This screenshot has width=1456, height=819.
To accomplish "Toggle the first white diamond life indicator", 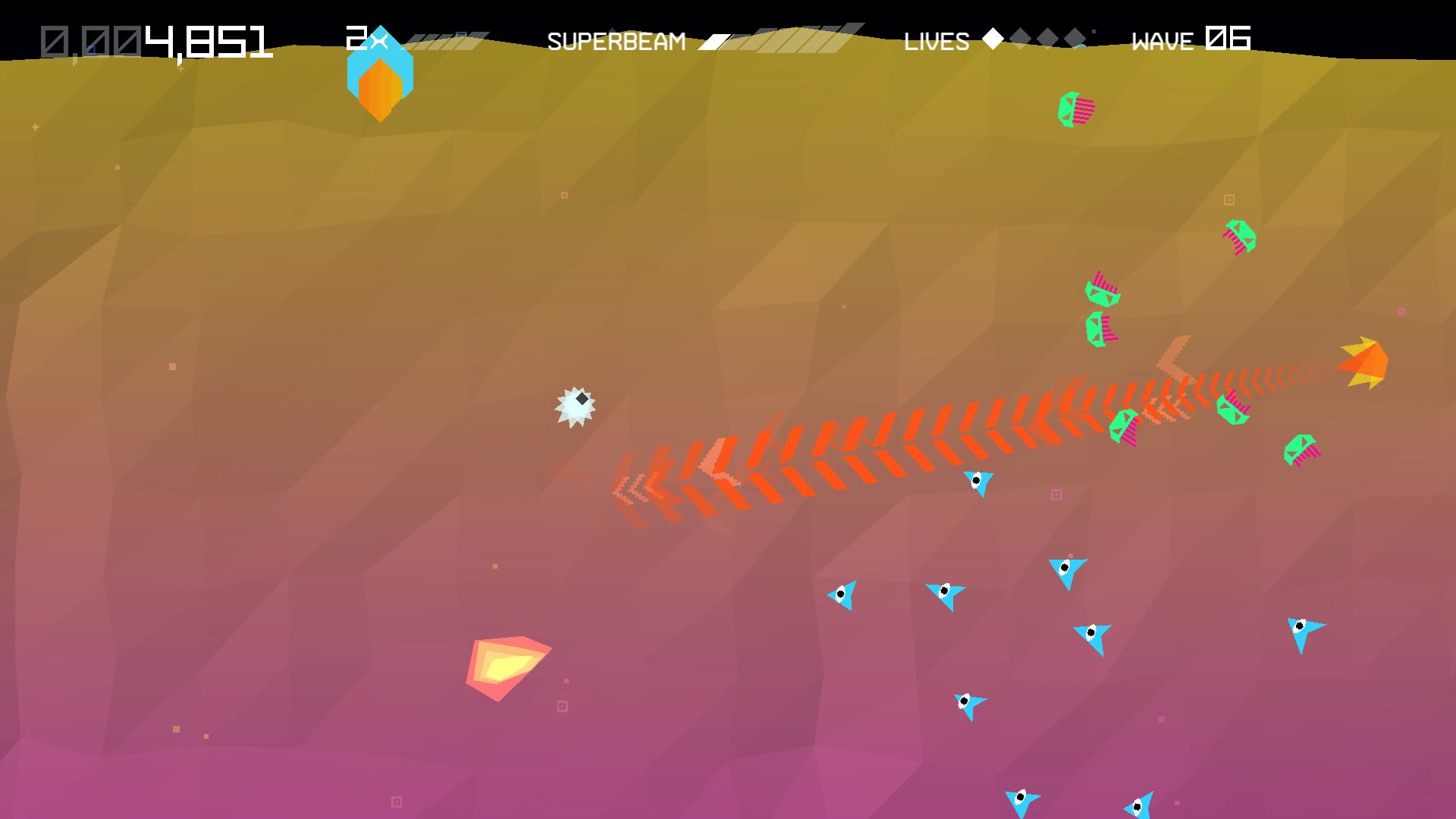I will [993, 39].
